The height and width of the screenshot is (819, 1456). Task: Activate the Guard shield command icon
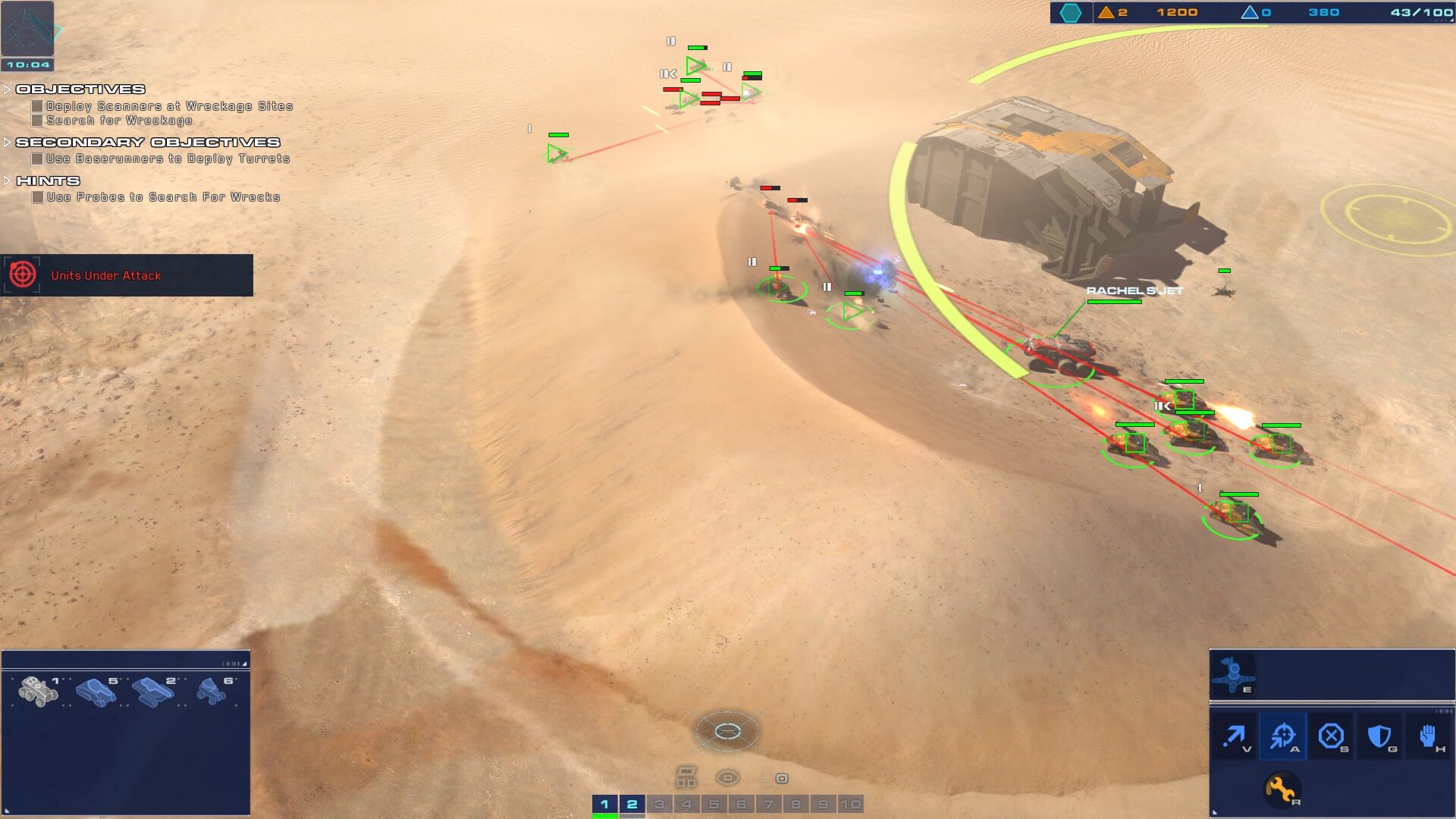pos(1380,734)
